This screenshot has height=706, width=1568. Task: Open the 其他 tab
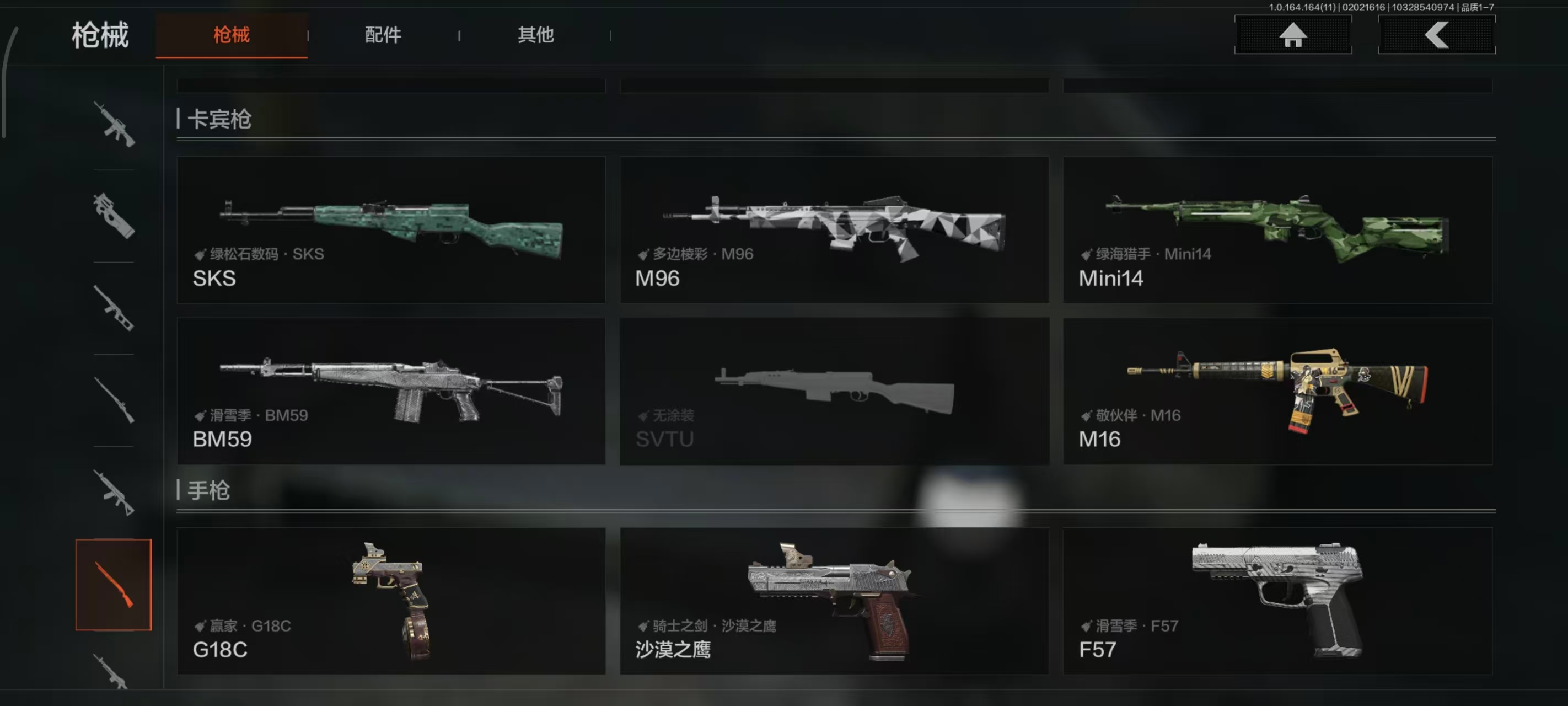click(x=536, y=35)
